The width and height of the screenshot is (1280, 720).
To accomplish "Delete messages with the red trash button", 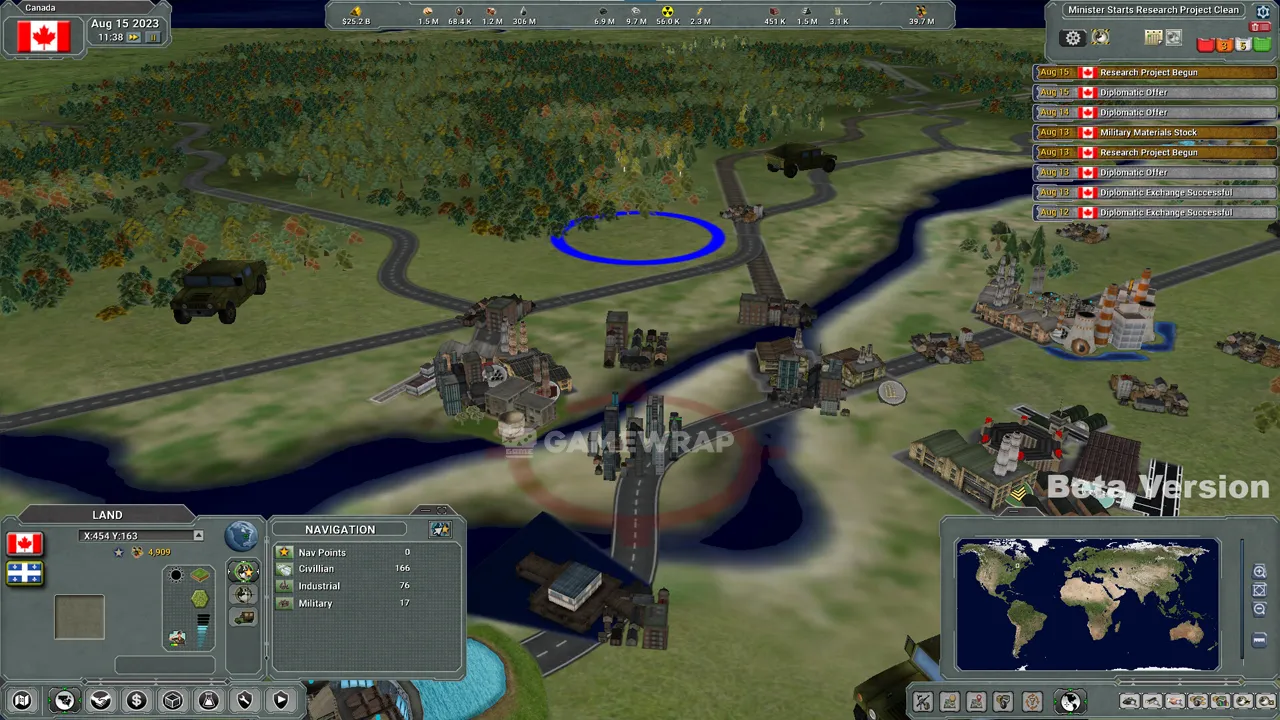I will pos(1260,27).
